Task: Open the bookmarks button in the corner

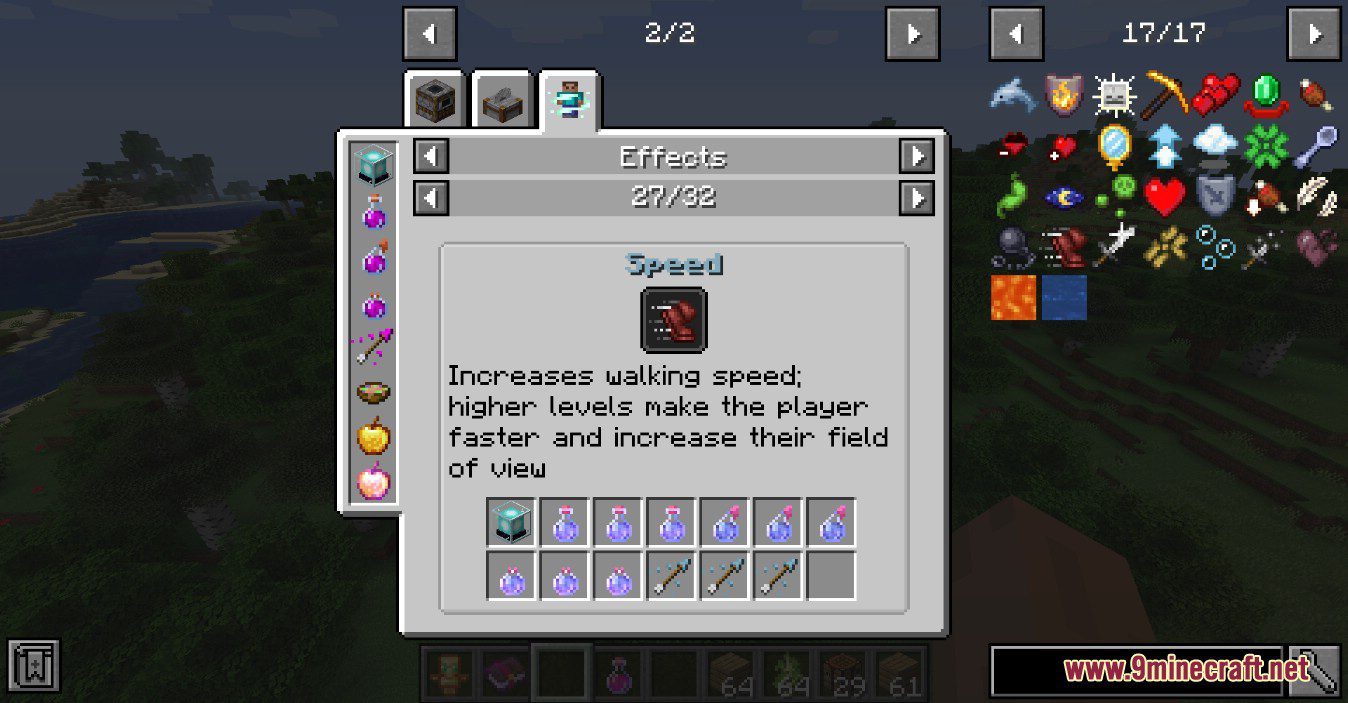Action: pos(34,664)
